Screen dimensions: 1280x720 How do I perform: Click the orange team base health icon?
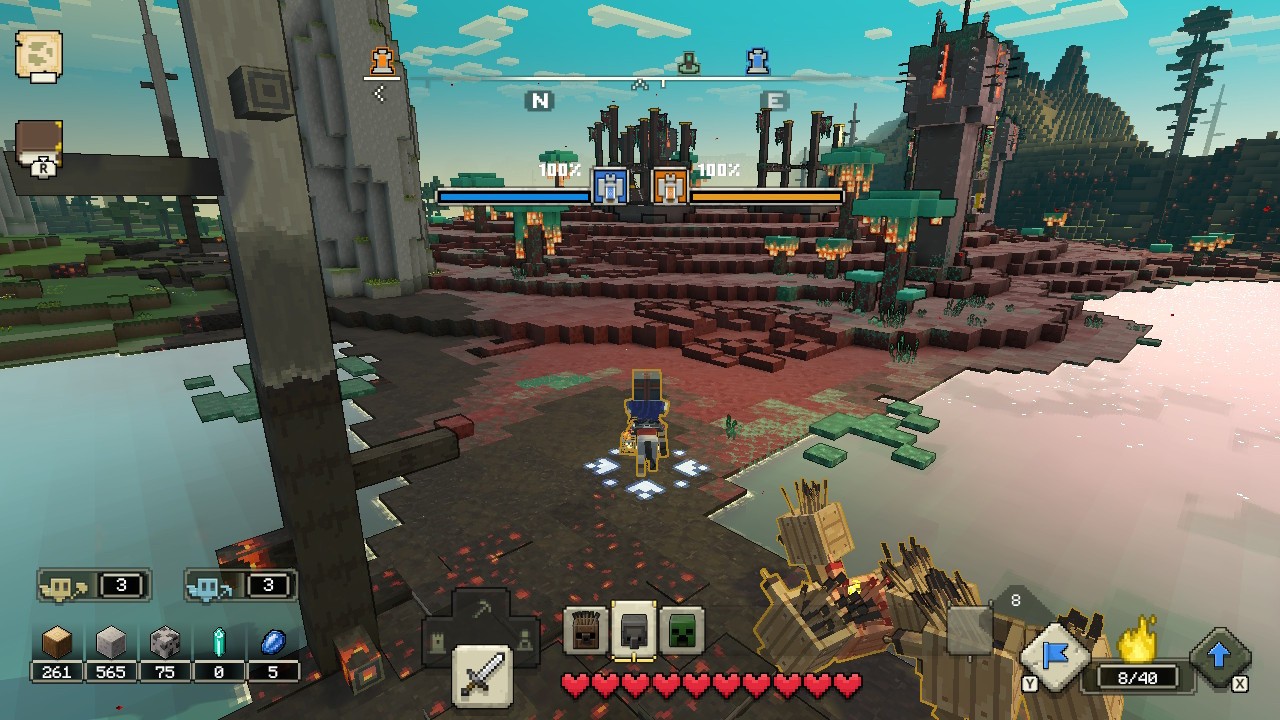(x=669, y=186)
